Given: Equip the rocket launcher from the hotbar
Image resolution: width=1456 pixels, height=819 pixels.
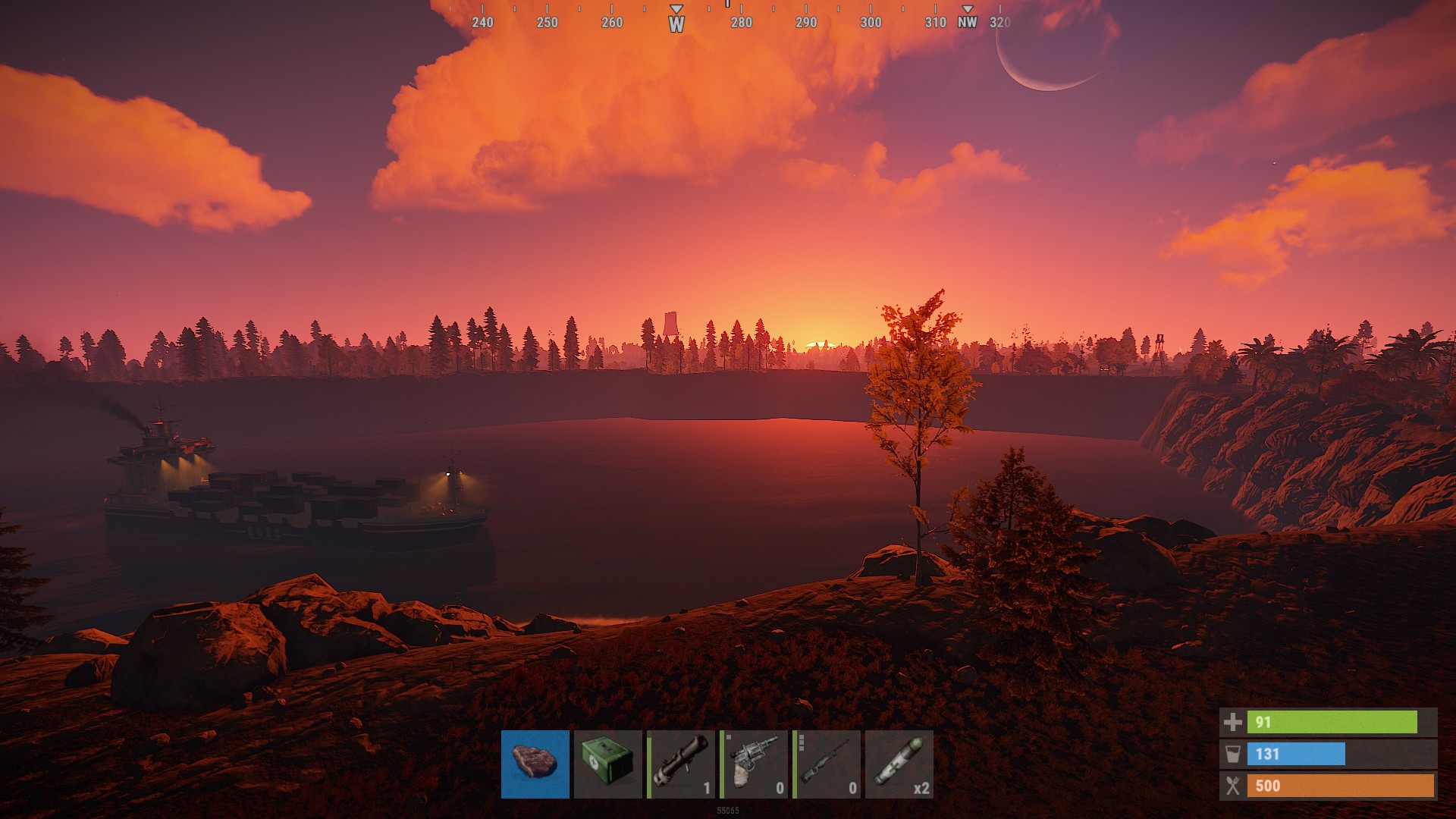Looking at the screenshot, I should 680,764.
